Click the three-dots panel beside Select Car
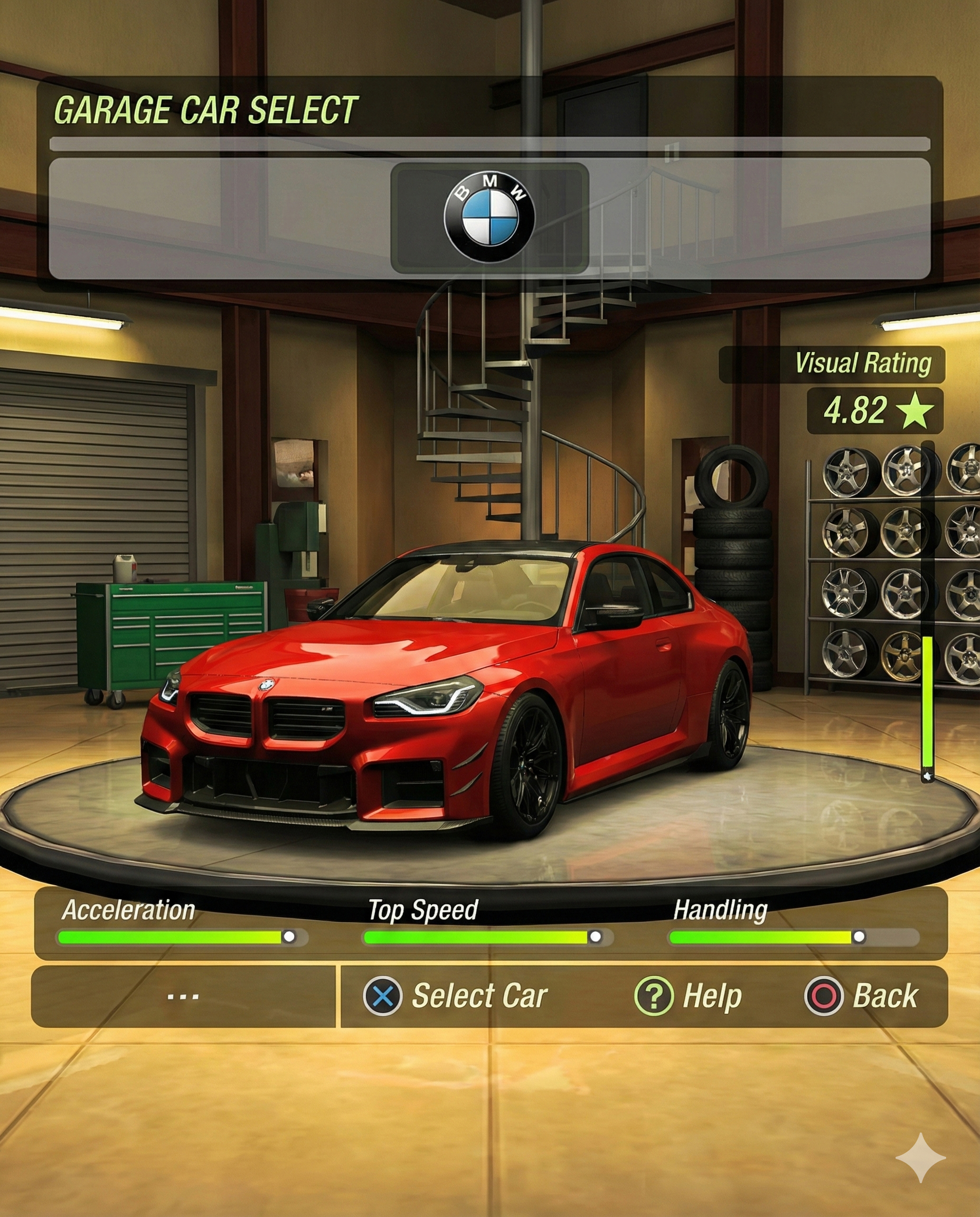The height and width of the screenshot is (1217, 980). coord(183,997)
